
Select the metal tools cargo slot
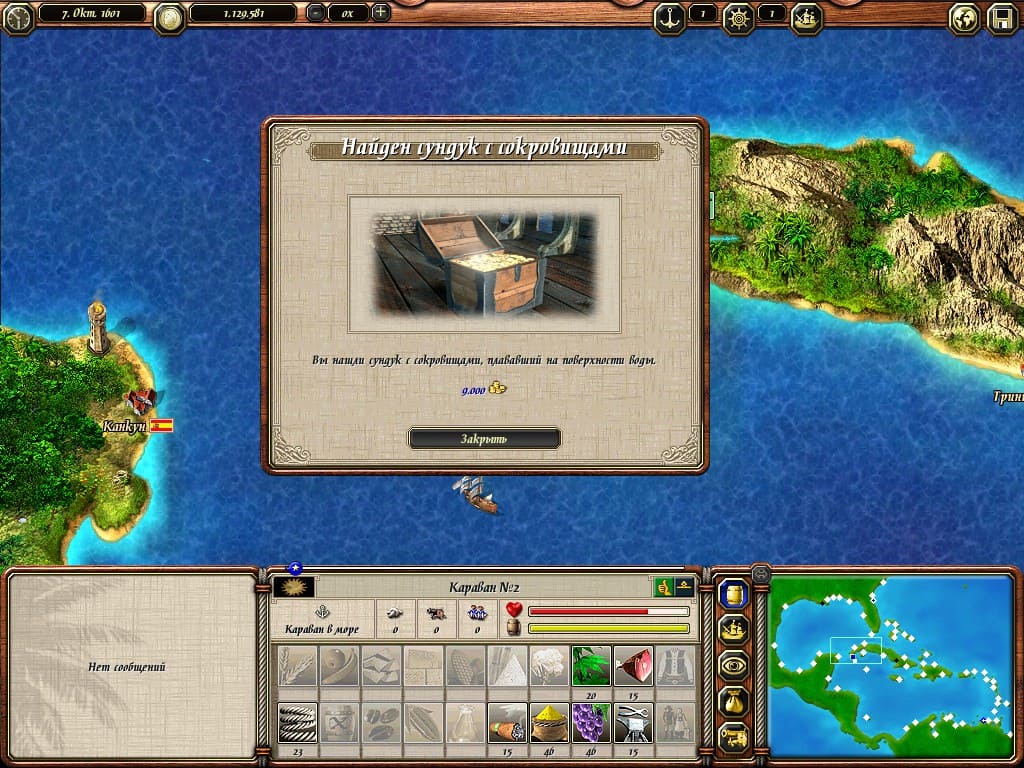[633, 722]
